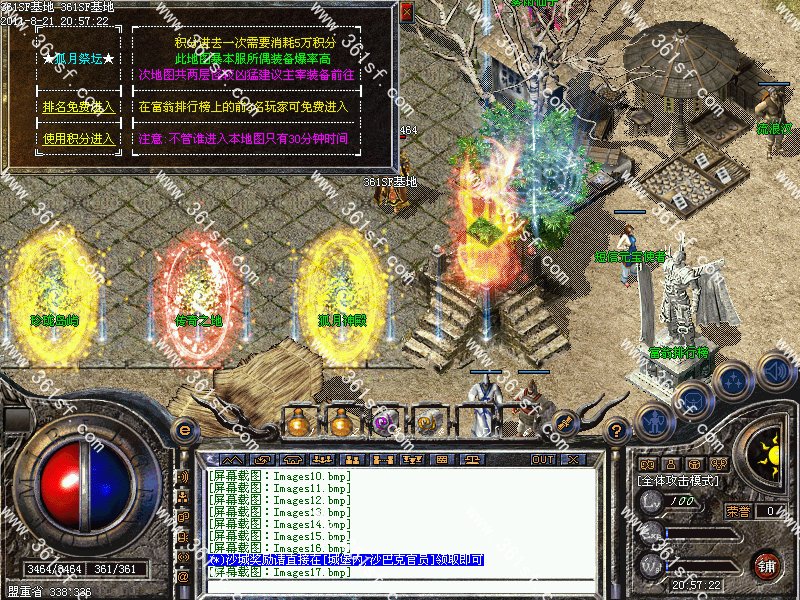Close the 孤月祭坛 dialog window
This screenshot has width=800, height=600.
coord(406,12)
